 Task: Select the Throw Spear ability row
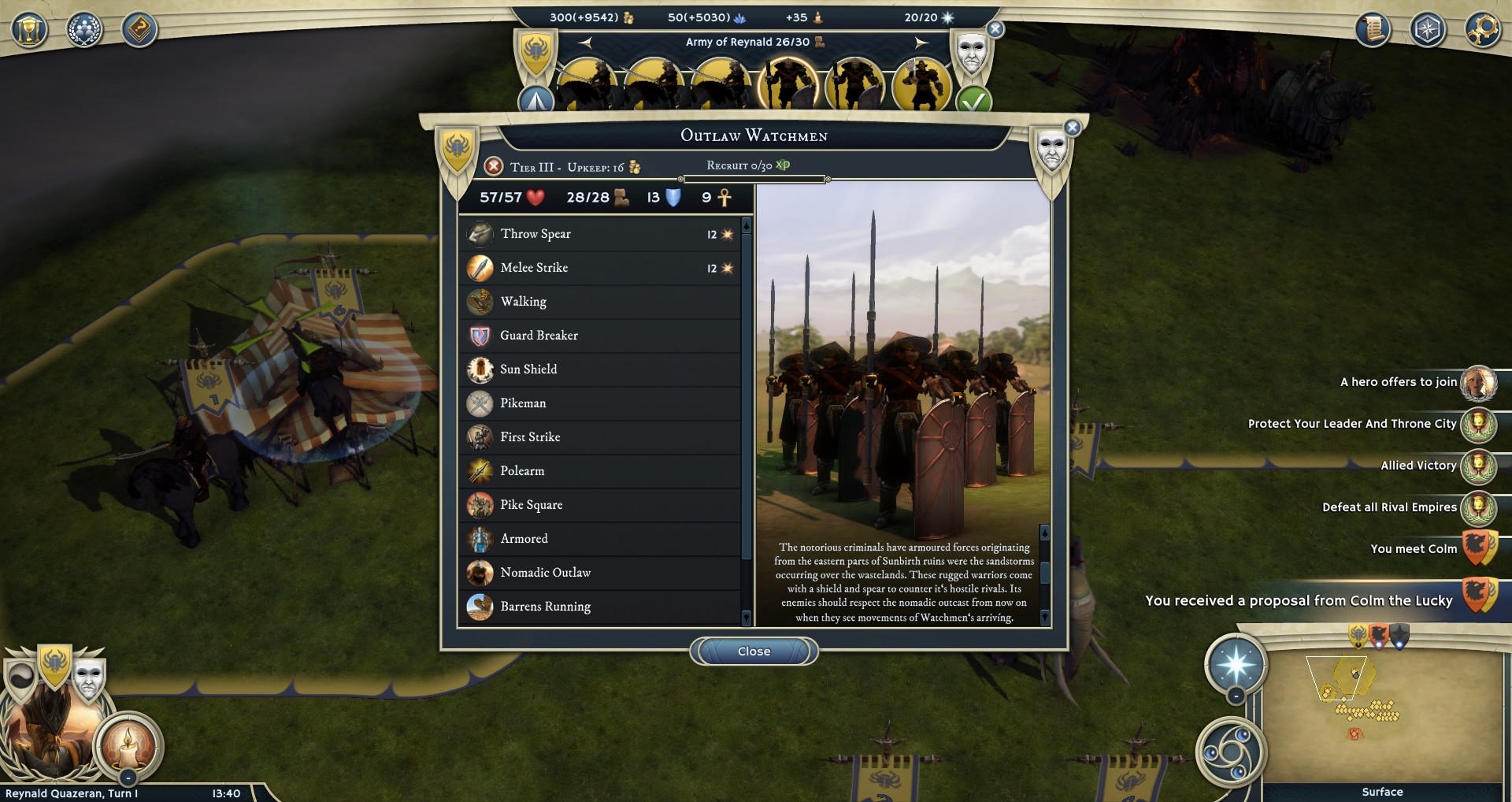pos(600,234)
